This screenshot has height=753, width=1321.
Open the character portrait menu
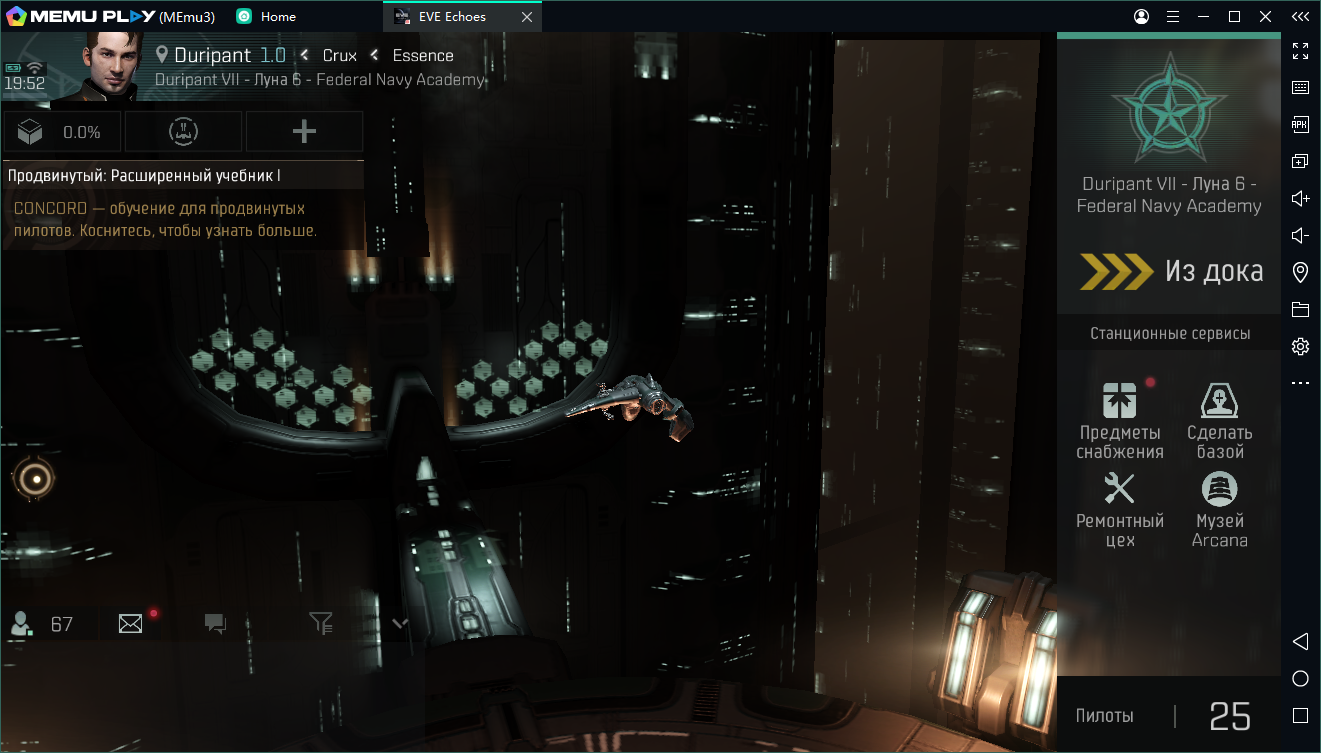108,65
